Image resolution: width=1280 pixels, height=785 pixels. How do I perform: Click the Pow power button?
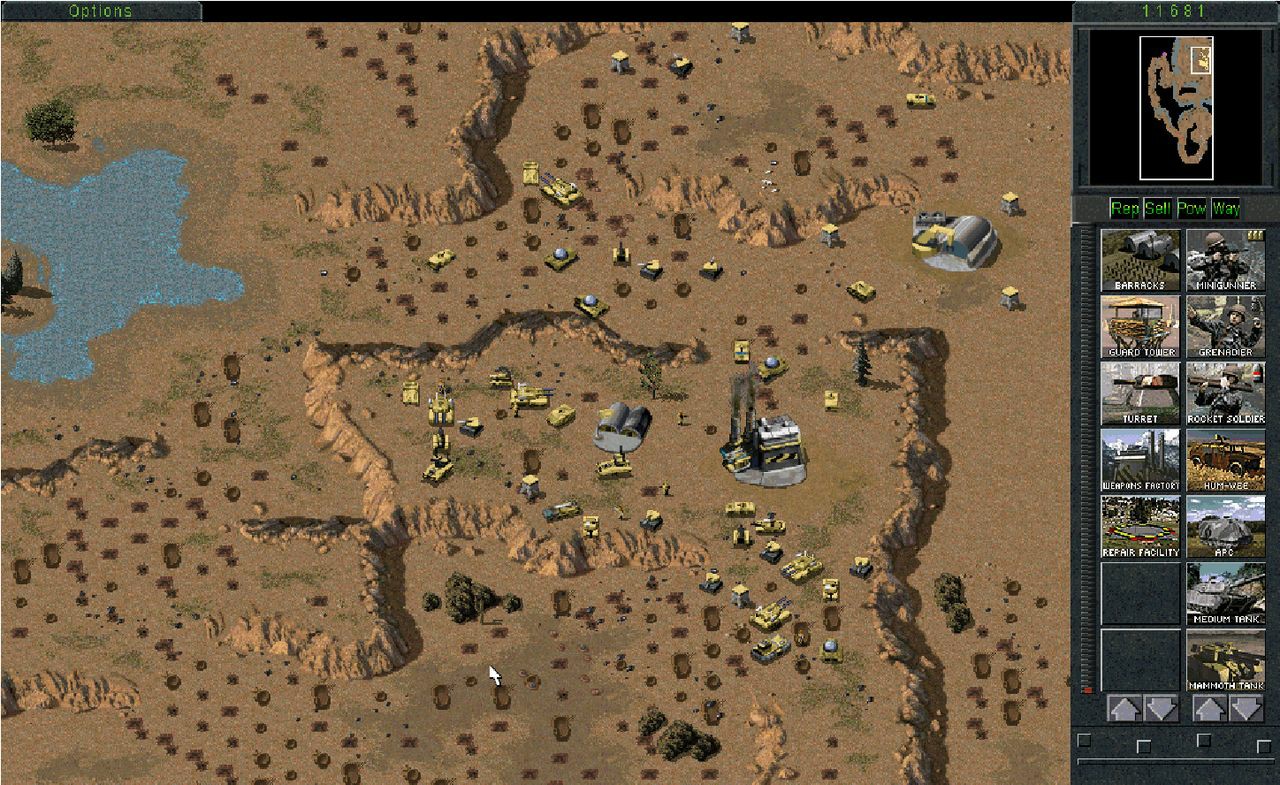point(1191,208)
